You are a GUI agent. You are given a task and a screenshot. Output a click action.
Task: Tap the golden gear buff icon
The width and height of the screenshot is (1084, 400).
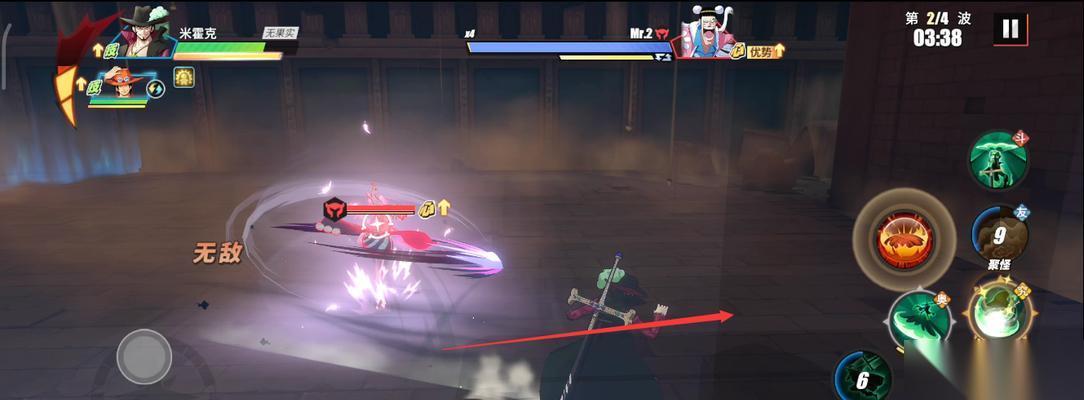coord(184,78)
